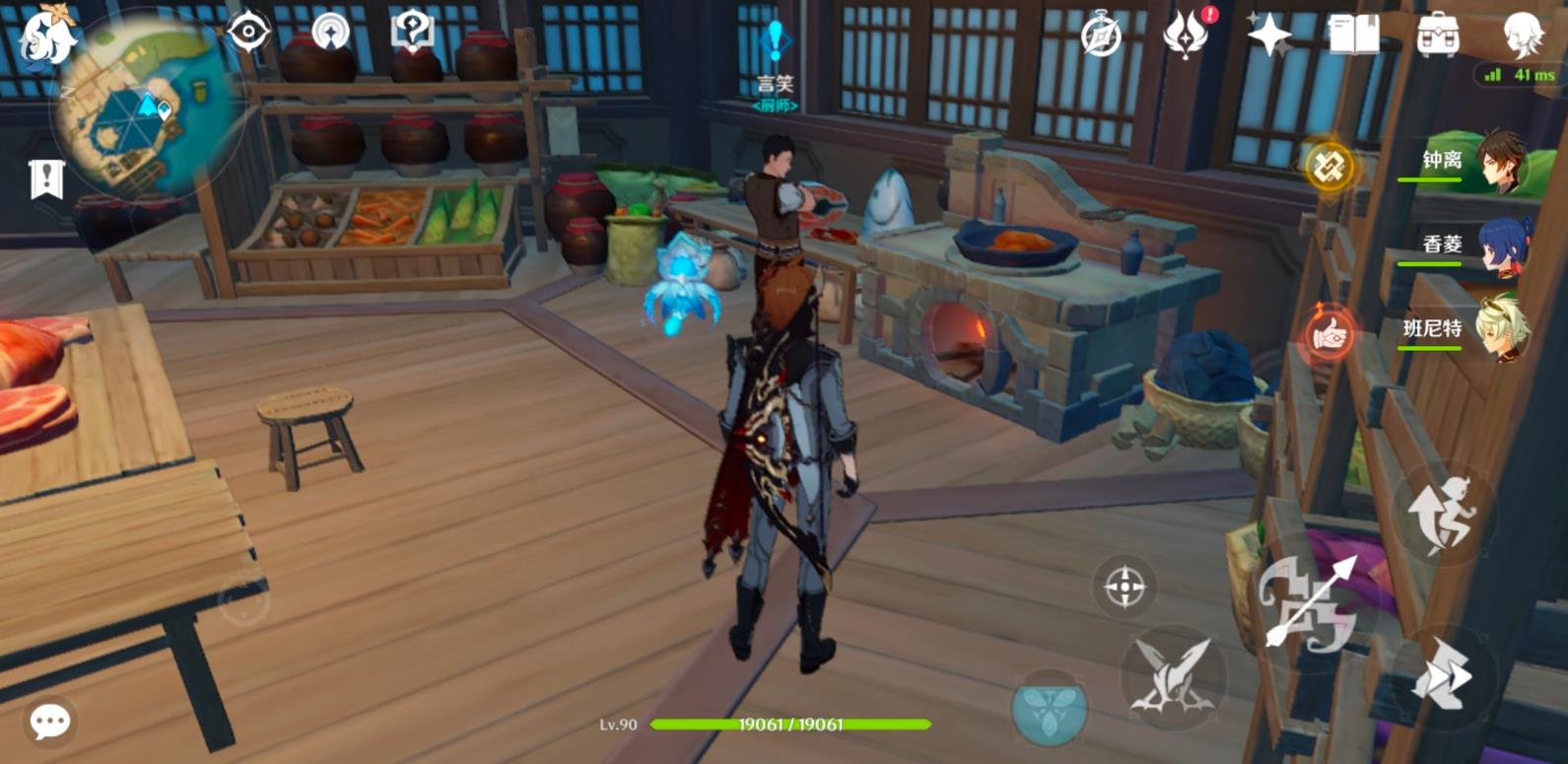Tap the bow normal attack button

(x=1310, y=602)
